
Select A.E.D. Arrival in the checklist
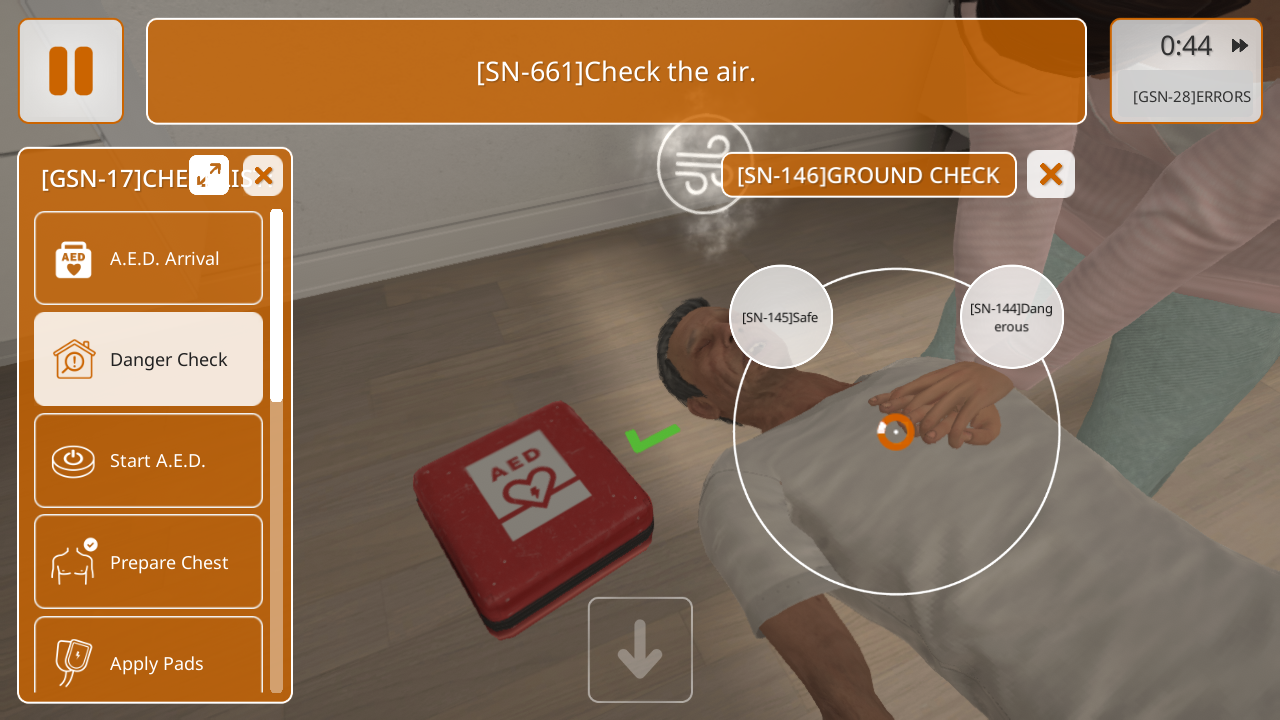(x=148, y=258)
